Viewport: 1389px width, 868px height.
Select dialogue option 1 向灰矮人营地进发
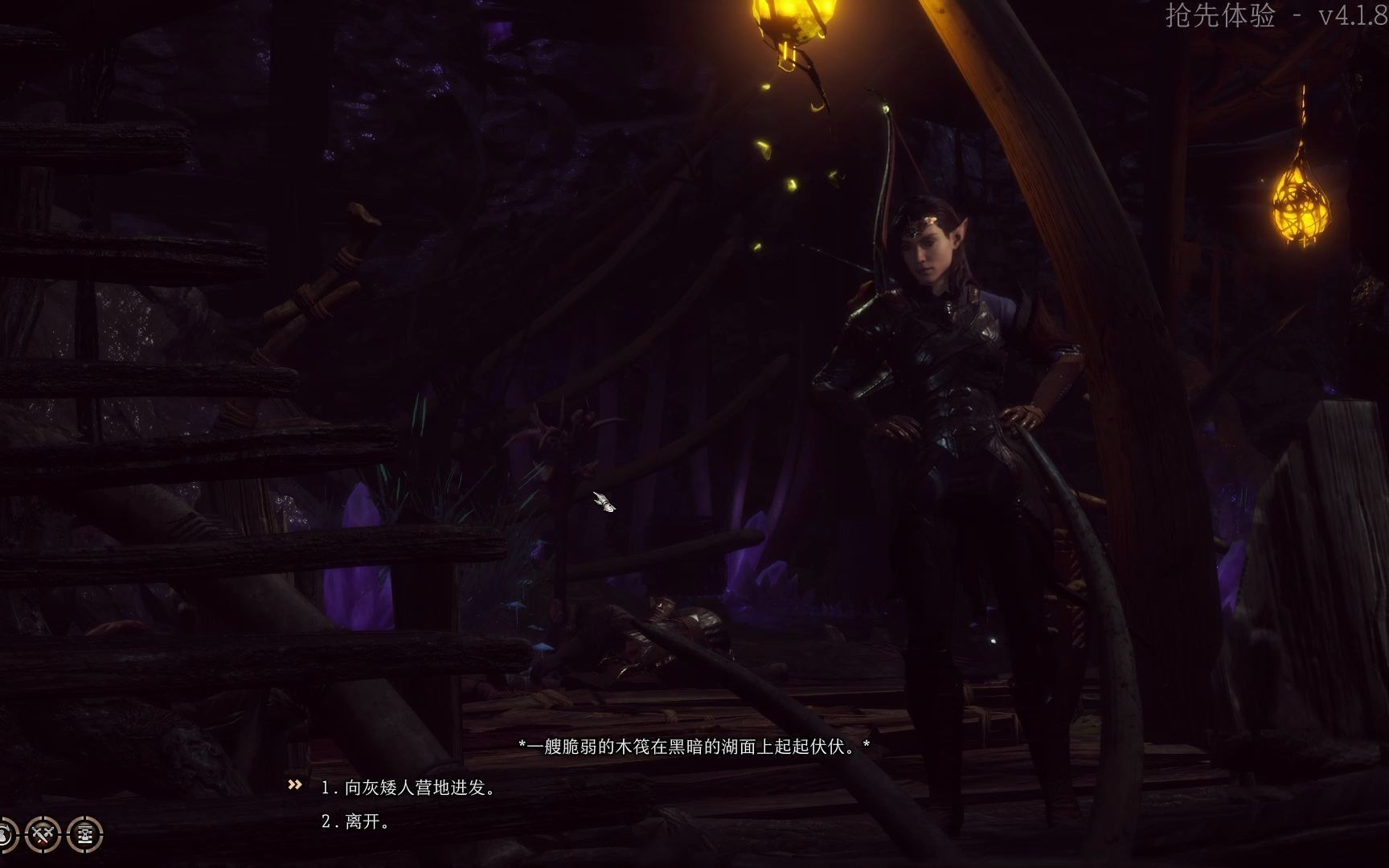(410, 788)
